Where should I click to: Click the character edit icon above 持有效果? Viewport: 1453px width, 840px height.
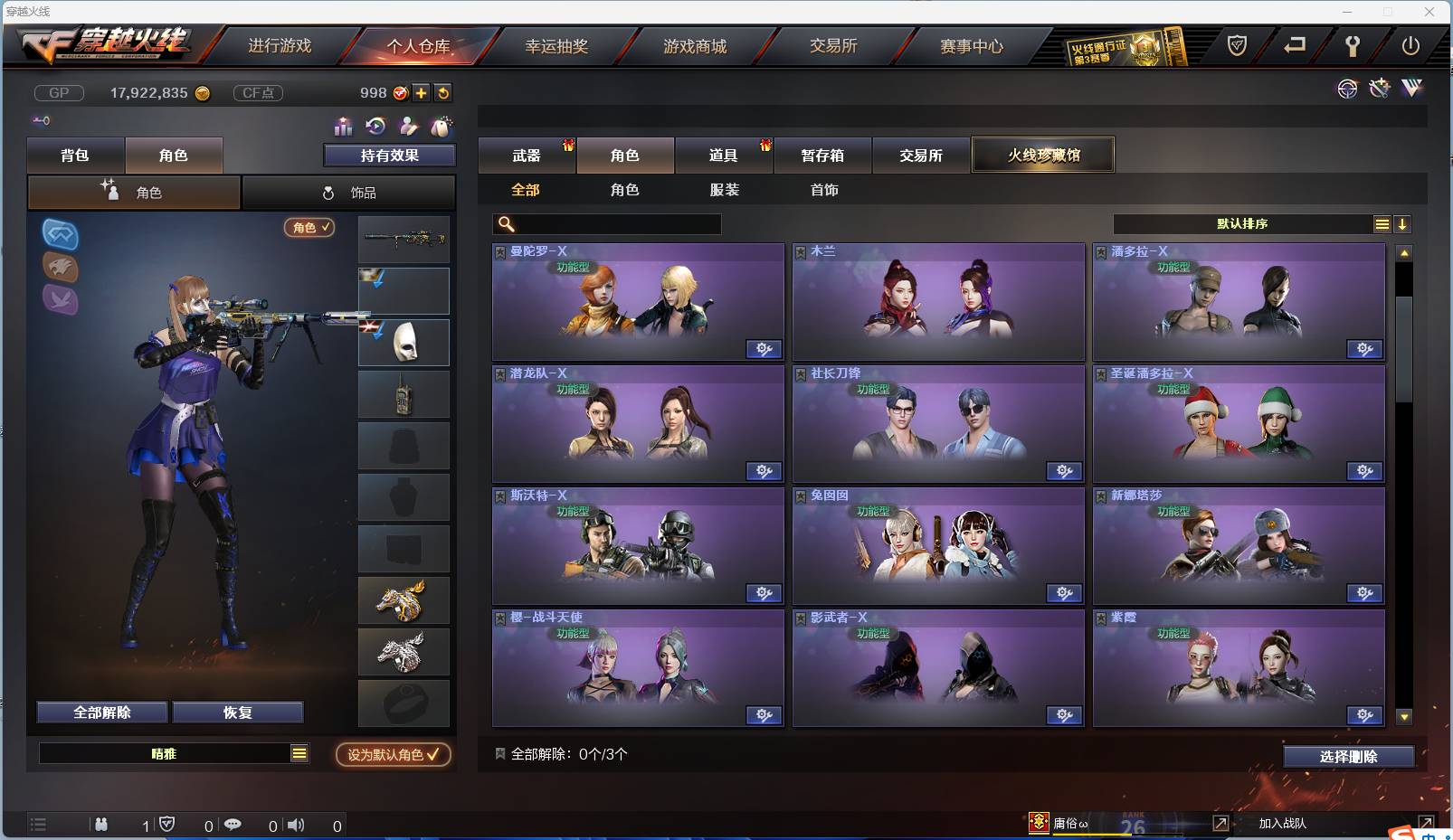tap(407, 127)
